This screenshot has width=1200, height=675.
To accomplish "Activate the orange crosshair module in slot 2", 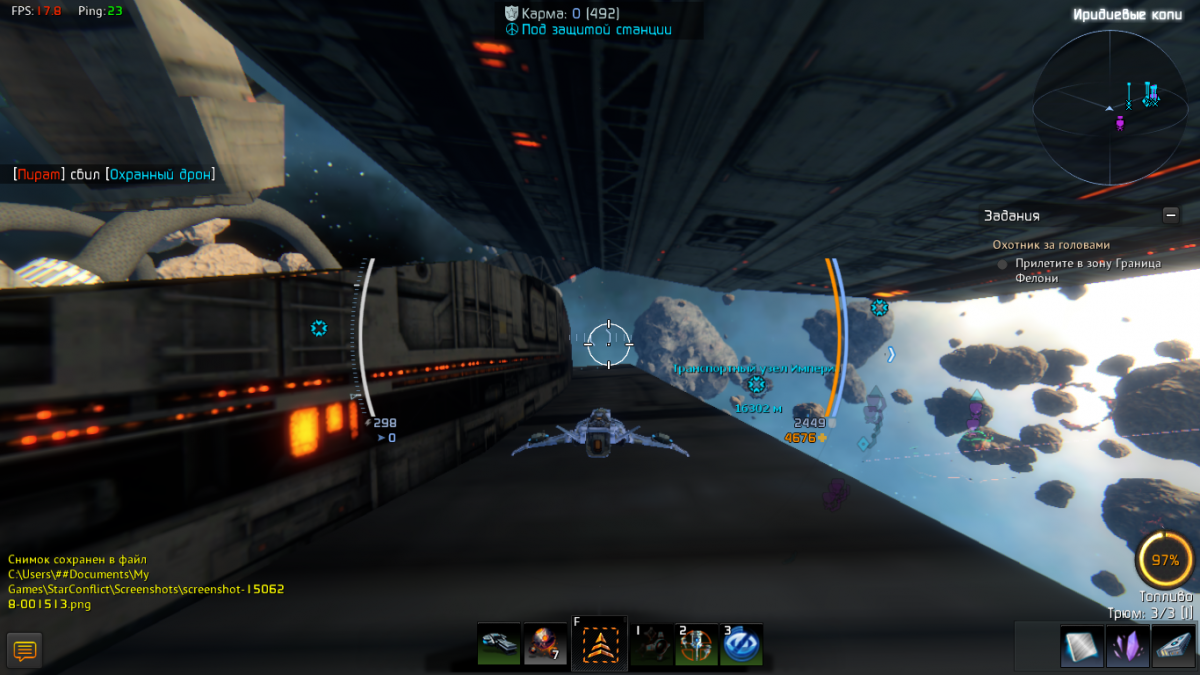I will 696,645.
